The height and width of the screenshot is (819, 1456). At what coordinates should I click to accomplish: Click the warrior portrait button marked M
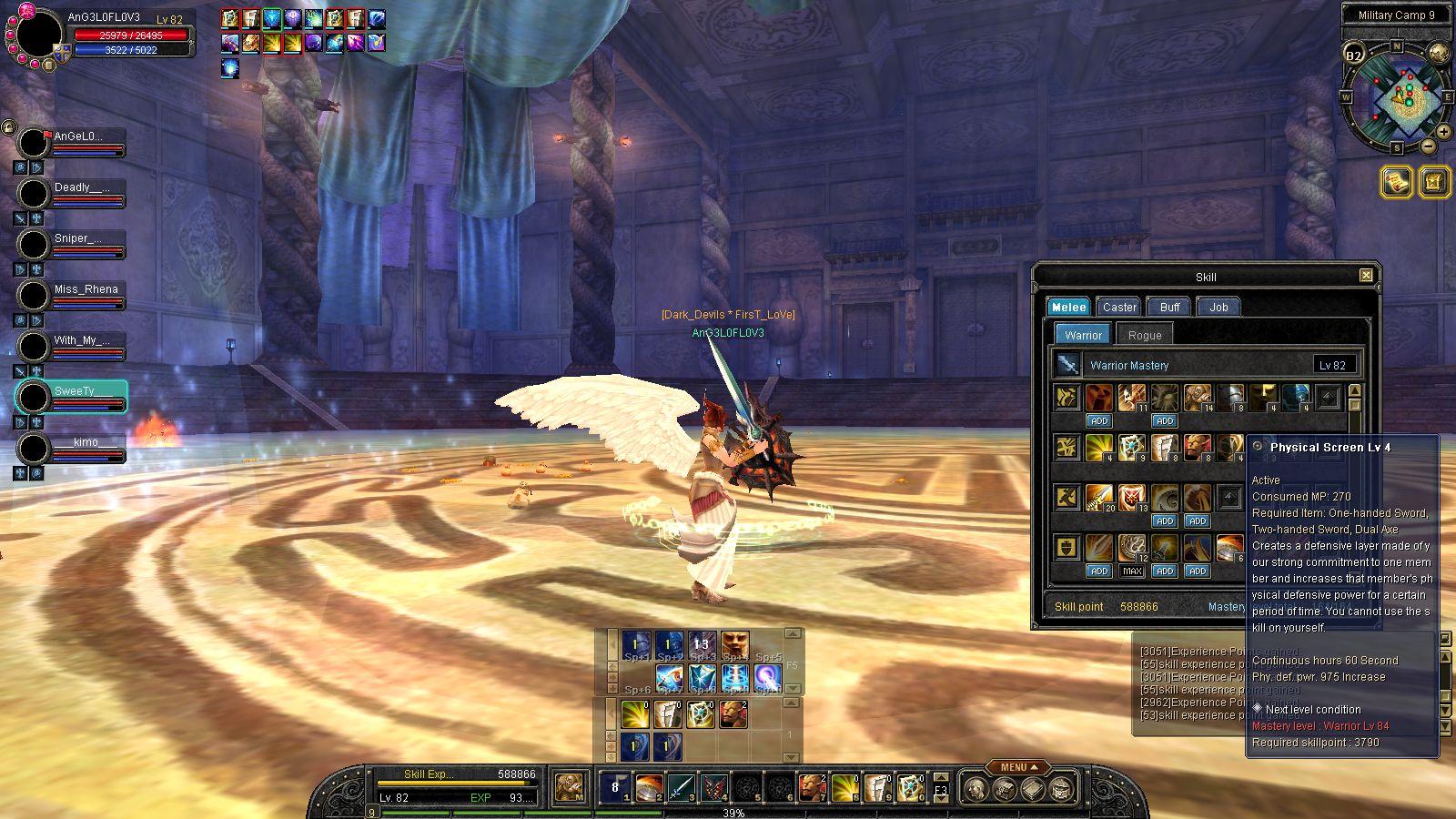click(x=571, y=788)
